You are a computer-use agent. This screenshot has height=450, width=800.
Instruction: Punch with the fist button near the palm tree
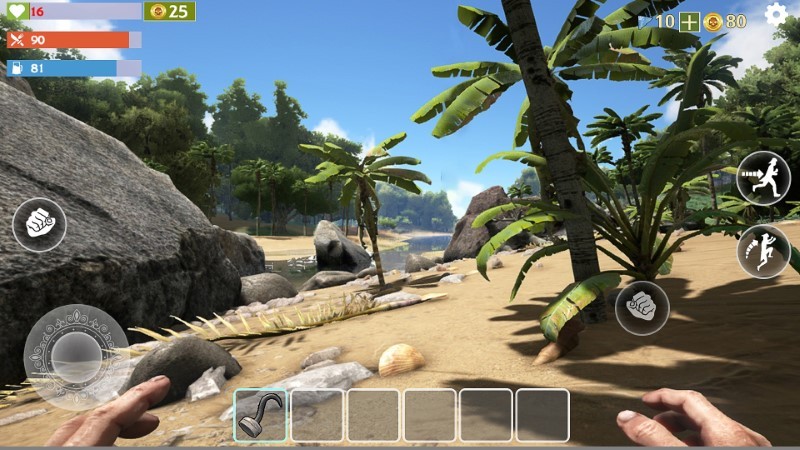coord(642,307)
